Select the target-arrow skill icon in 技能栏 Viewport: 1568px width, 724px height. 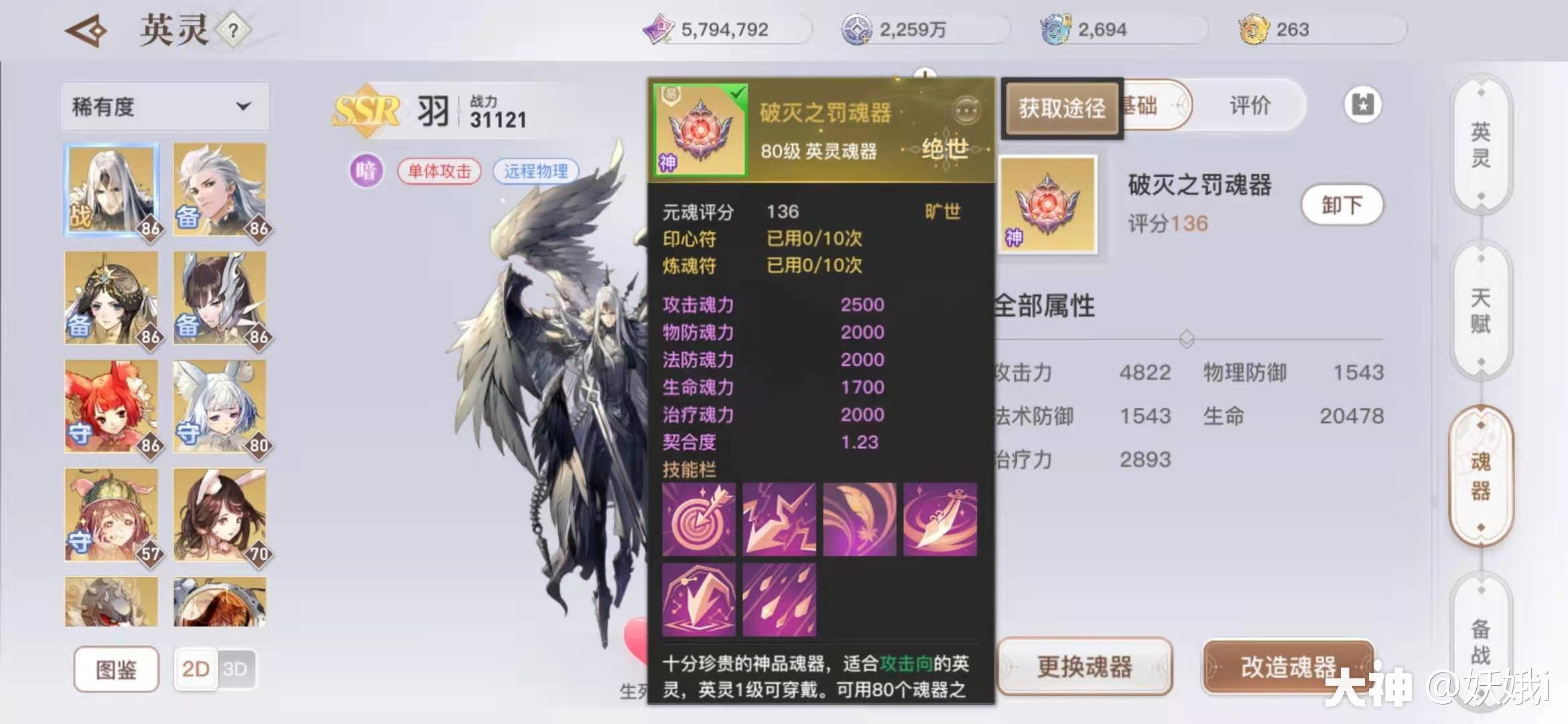click(698, 518)
